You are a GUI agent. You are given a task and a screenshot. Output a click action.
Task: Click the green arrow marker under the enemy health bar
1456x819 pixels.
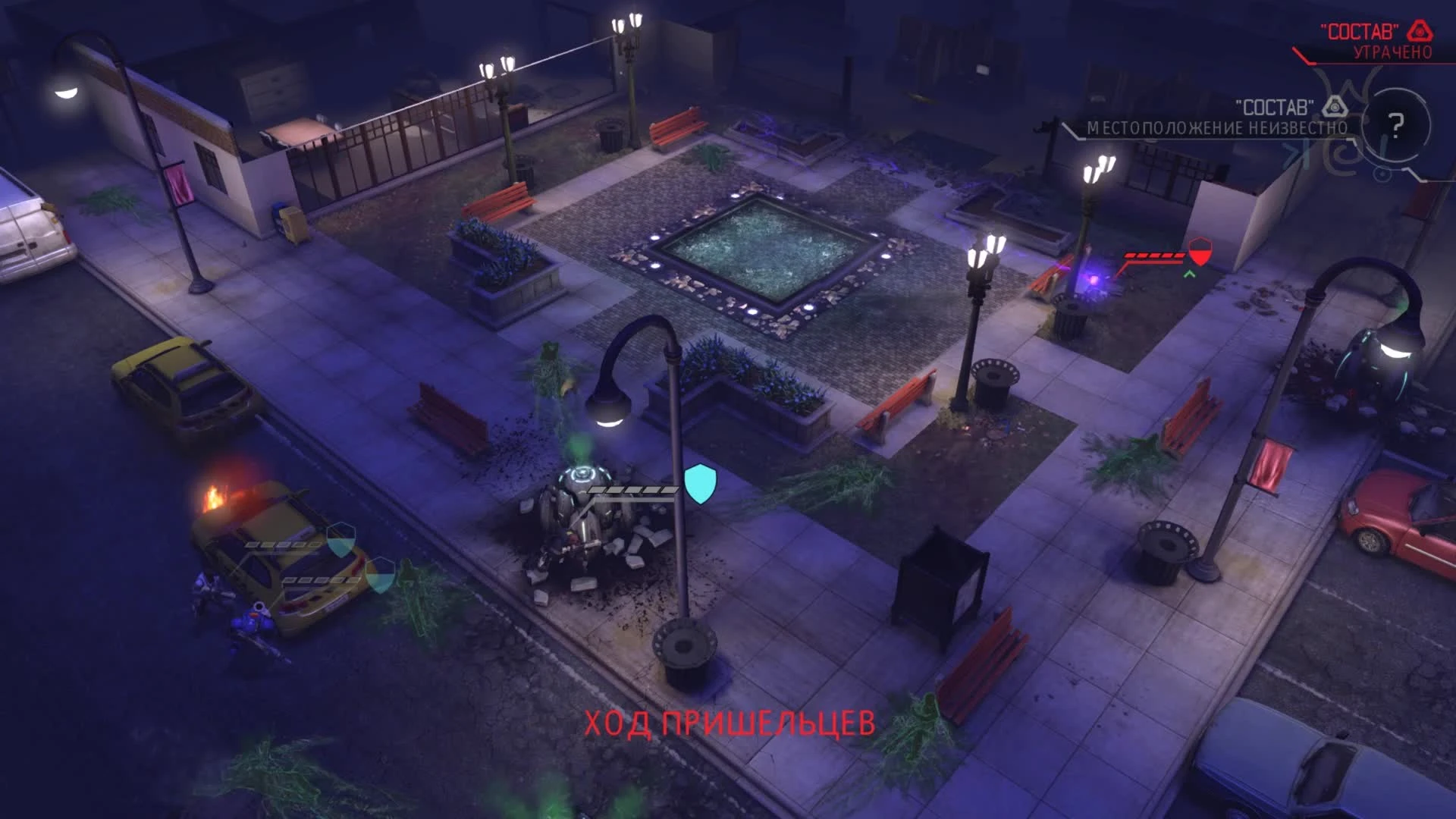[1190, 273]
